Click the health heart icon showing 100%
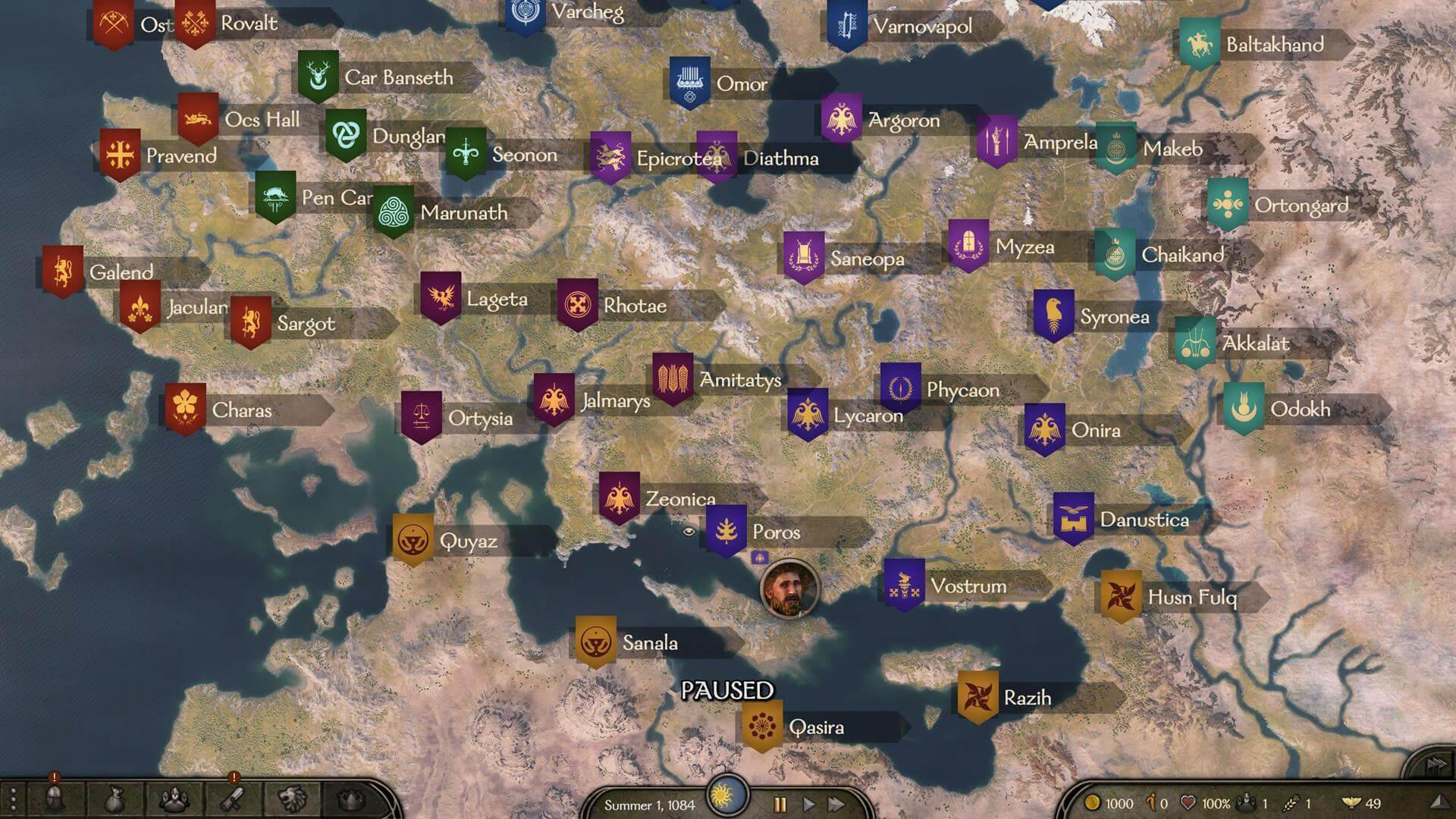 point(1187,802)
